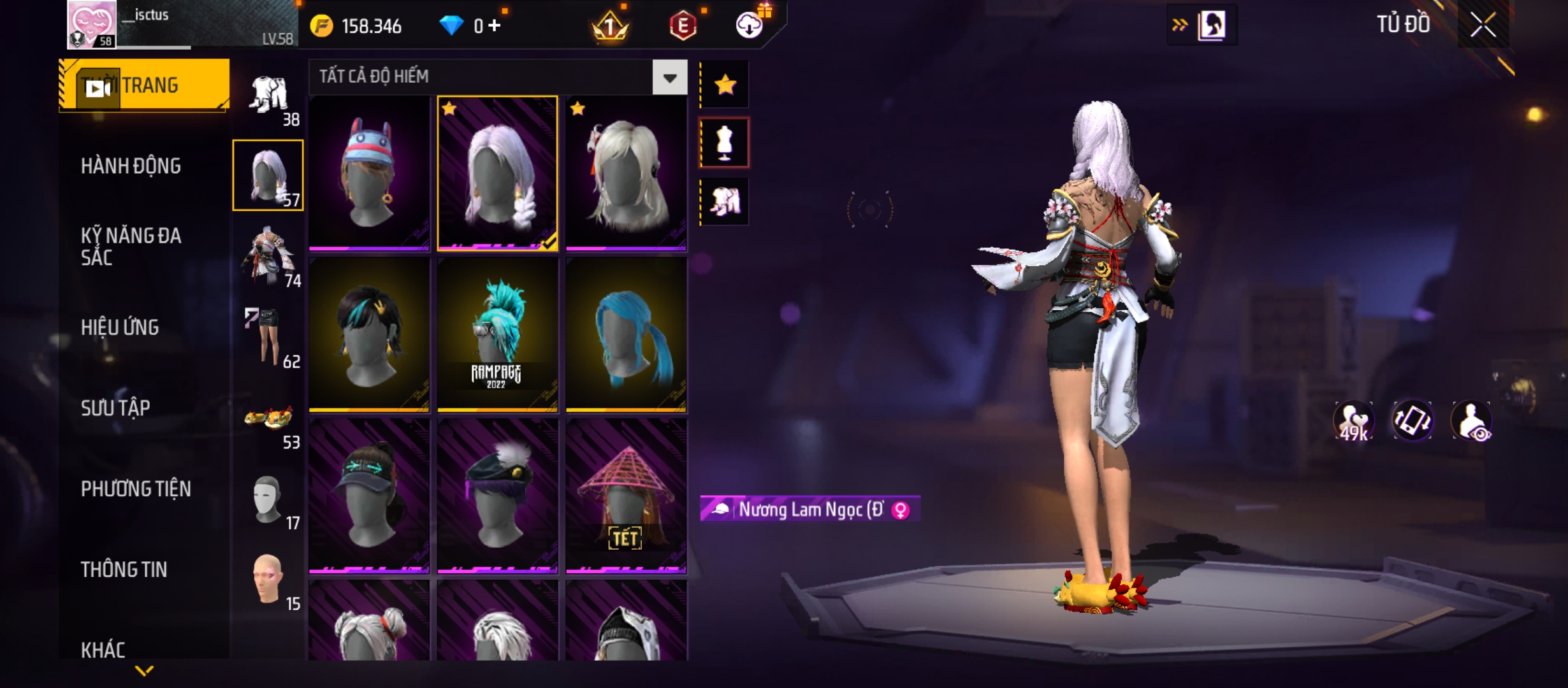Viewport: 1568px width, 688px height.
Task: Open the Kỹ Năng Đa Sắc section
Action: [131, 247]
